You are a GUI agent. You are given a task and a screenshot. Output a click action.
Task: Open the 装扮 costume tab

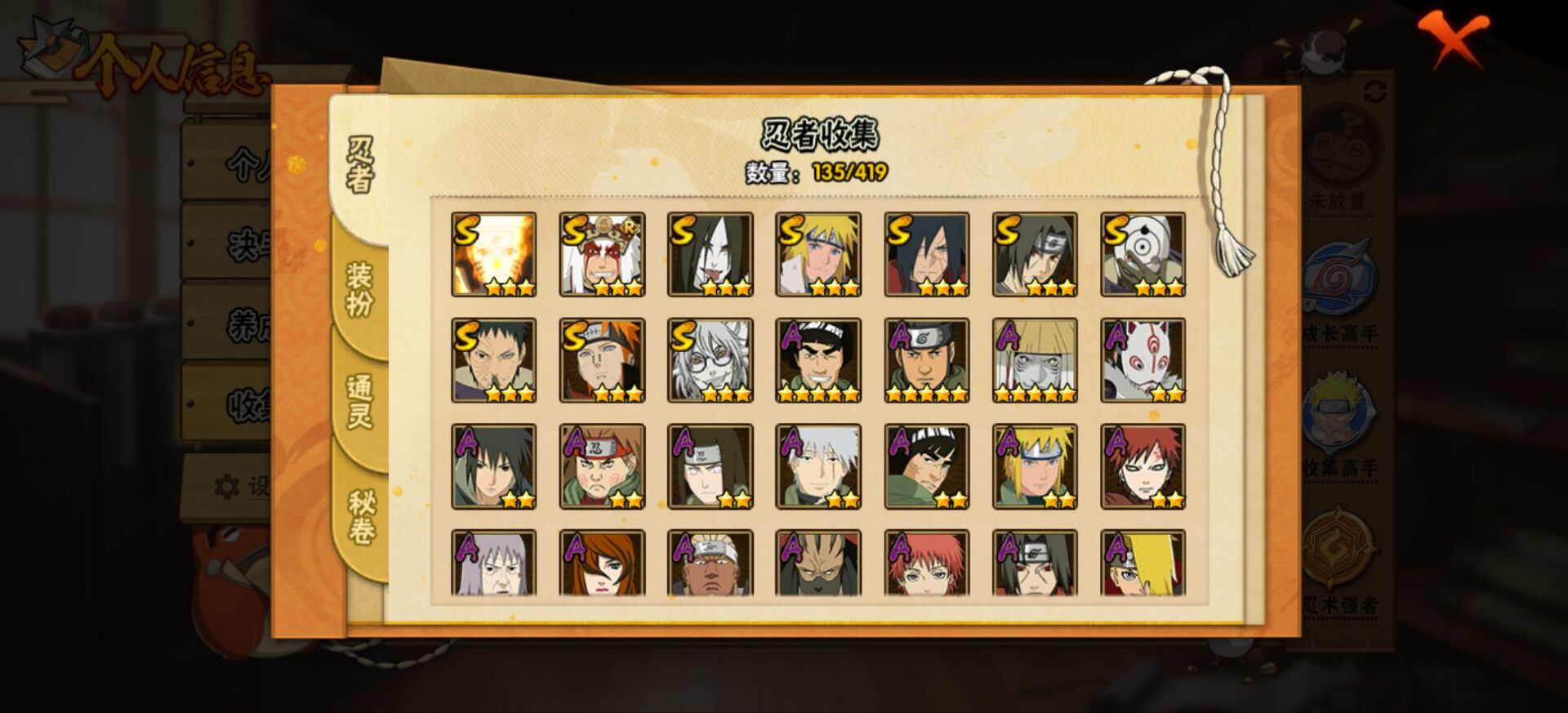click(x=360, y=290)
